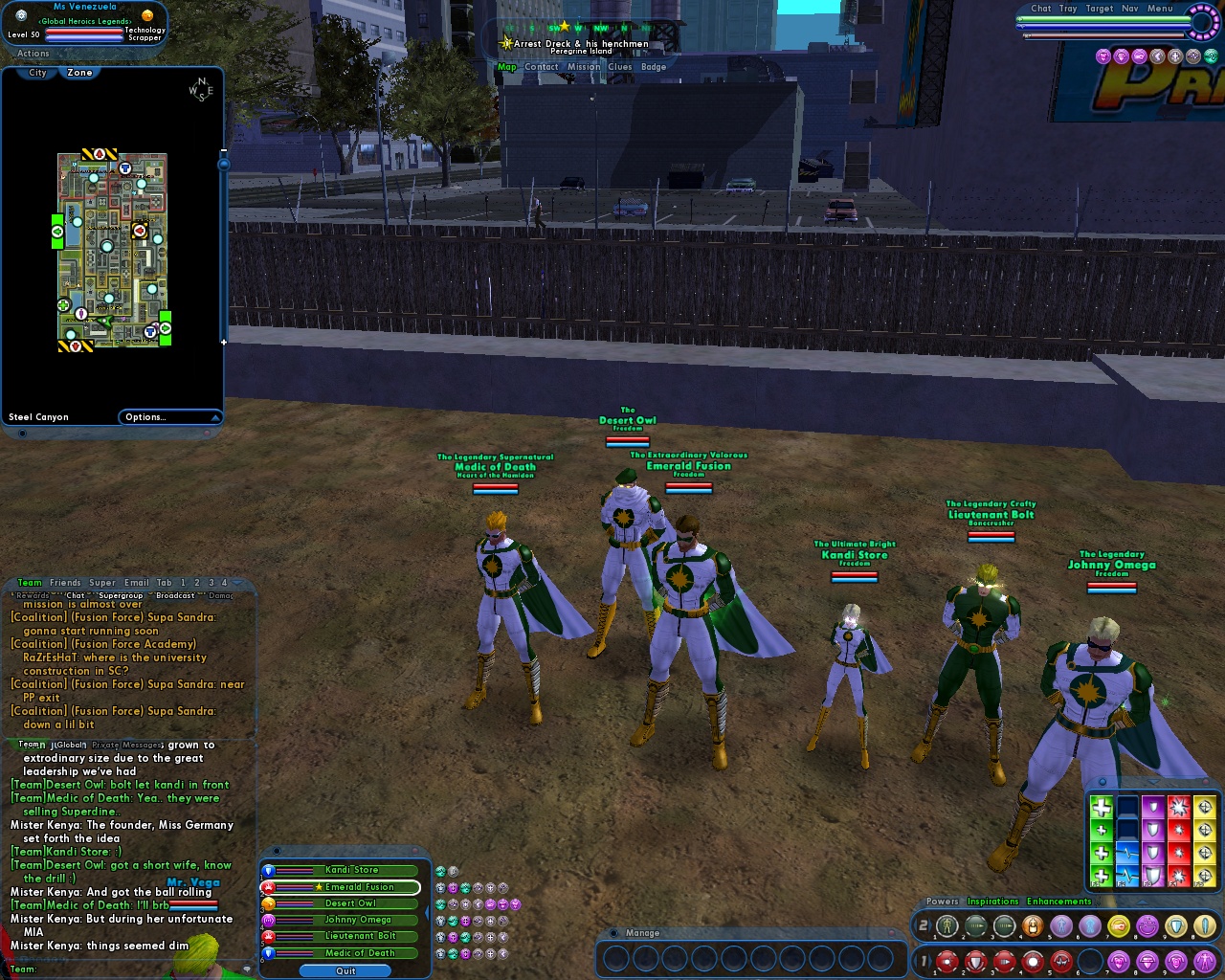The width and height of the screenshot is (1225, 980).
Task: Select the Zone tab on the map
Action: pos(80,73)
